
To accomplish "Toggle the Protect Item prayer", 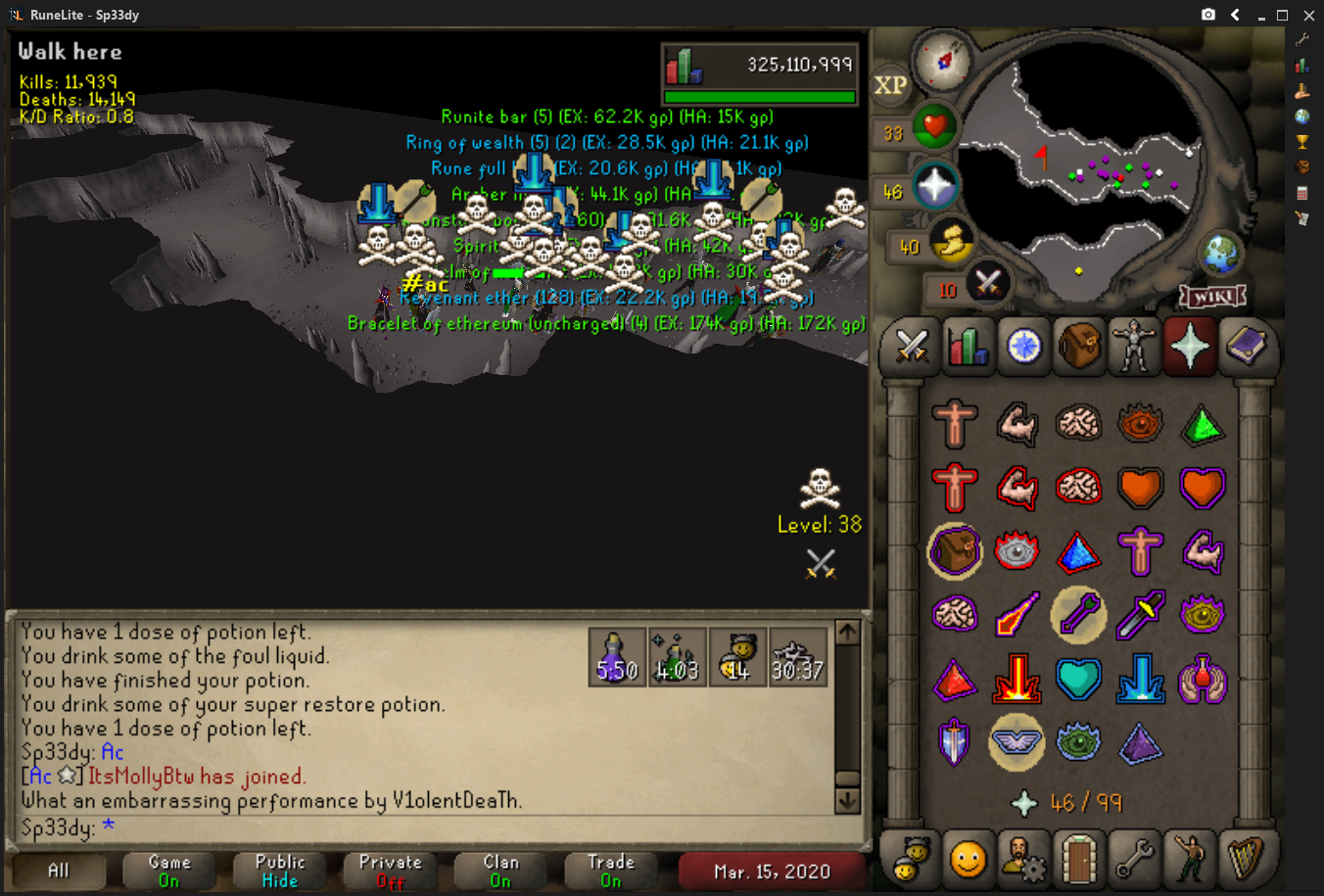I will (x=954, y=551).
